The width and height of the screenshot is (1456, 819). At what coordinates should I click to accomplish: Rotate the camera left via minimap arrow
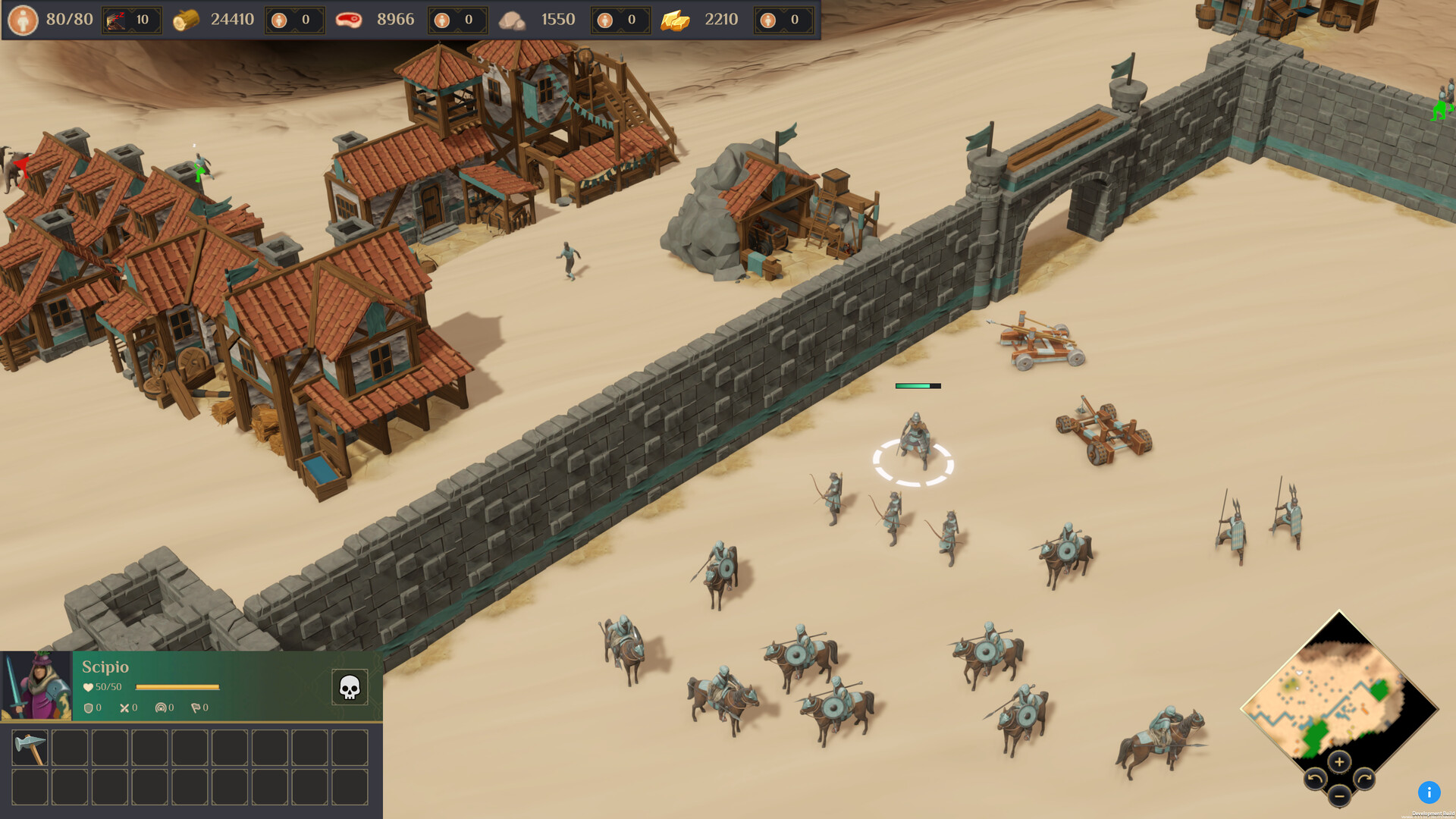(x=1315, y=778)
